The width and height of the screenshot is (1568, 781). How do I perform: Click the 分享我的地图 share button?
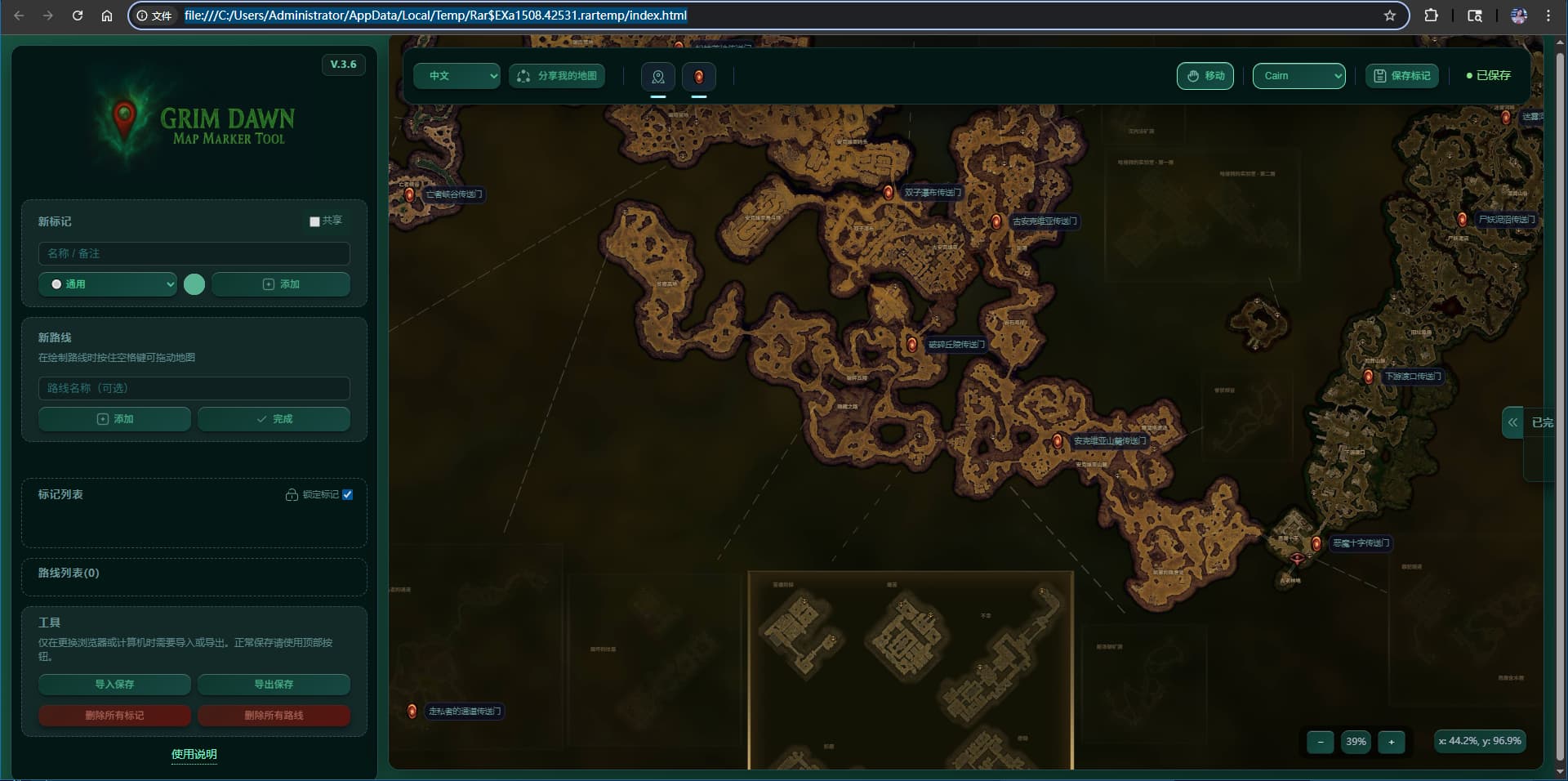point(558,76)
